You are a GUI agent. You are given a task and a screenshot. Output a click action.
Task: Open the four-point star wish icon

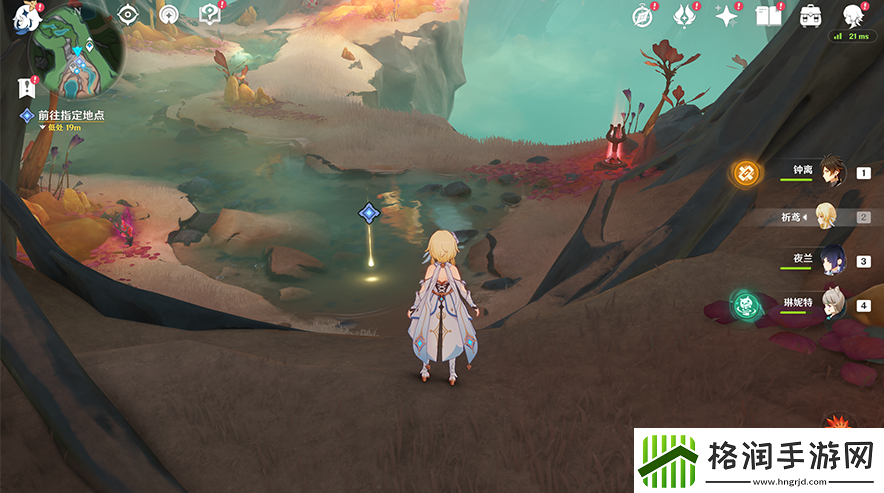click(x=727, y=15)
